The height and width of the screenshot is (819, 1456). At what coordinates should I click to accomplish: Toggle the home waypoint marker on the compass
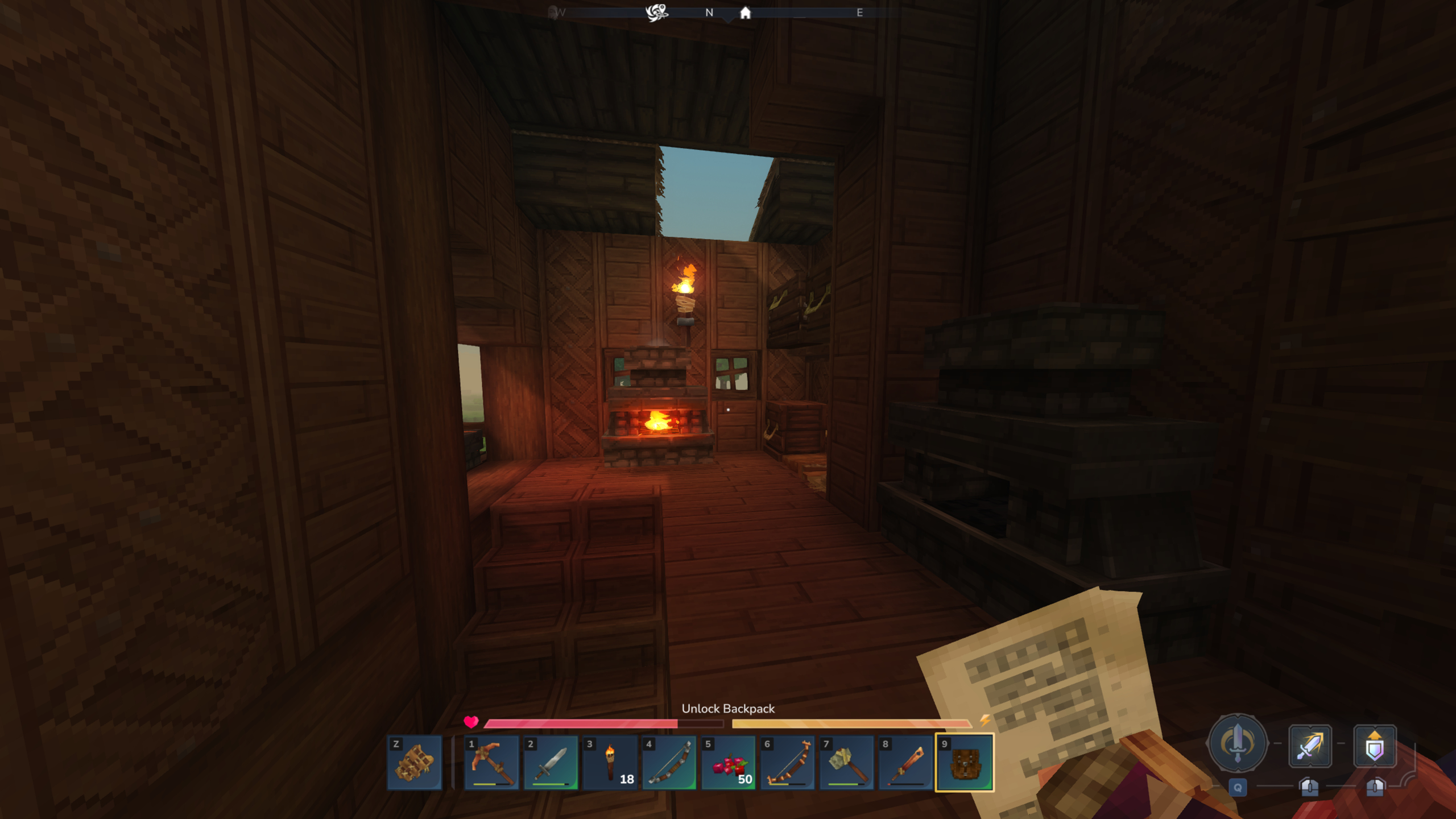[745, 13]
